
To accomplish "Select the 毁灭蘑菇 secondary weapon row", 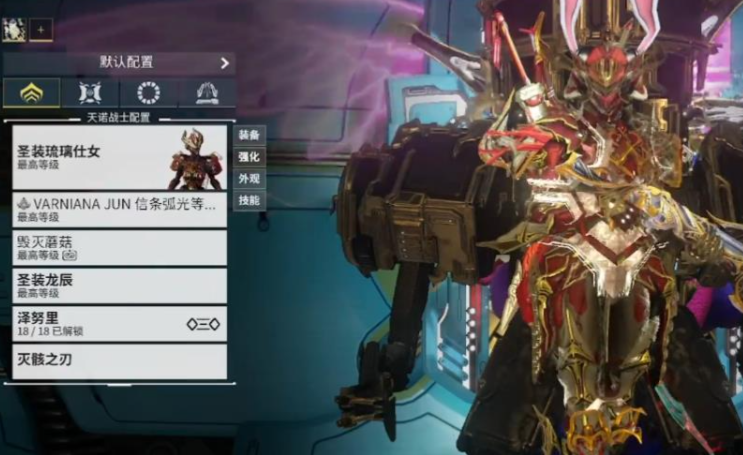I will 119,247.
